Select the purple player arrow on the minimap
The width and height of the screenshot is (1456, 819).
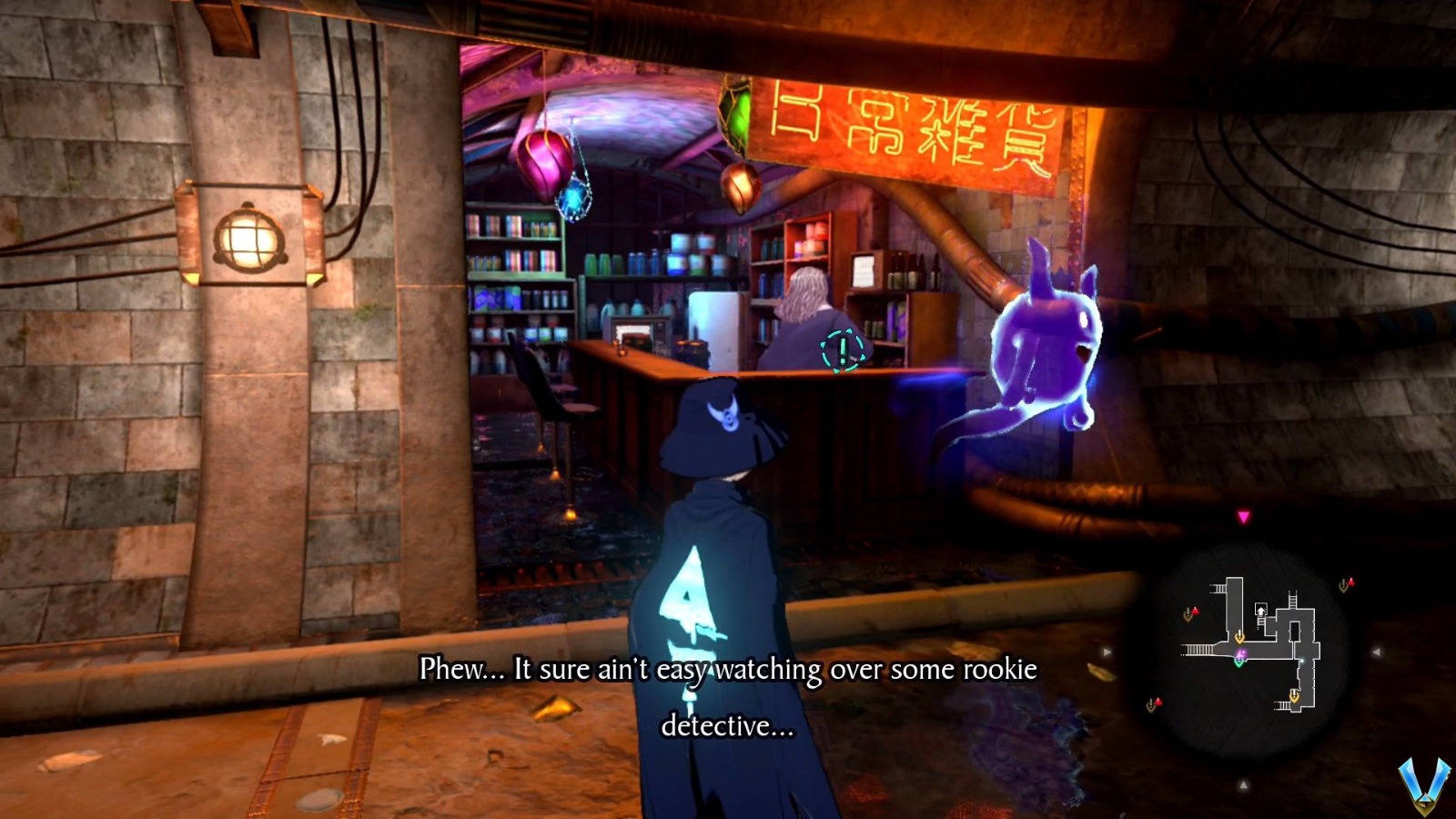[1240, 653]
